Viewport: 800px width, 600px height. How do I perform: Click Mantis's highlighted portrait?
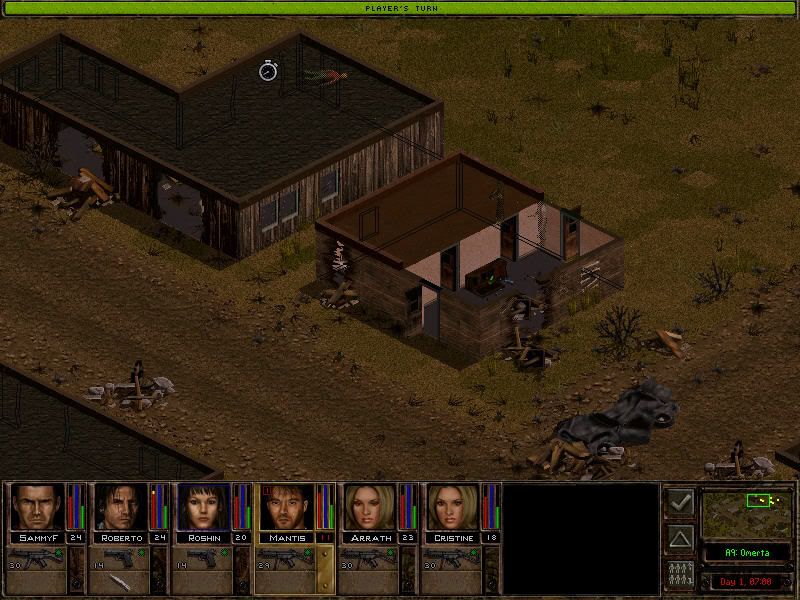286,508
